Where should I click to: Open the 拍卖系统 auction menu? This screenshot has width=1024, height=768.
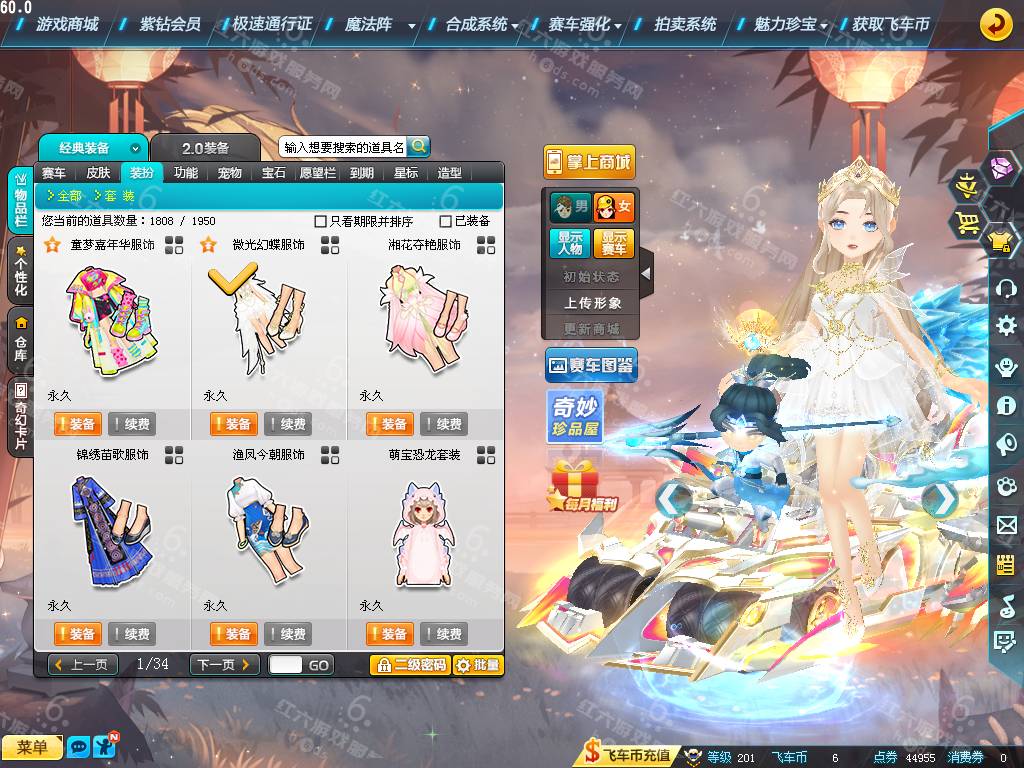point(685,24)
